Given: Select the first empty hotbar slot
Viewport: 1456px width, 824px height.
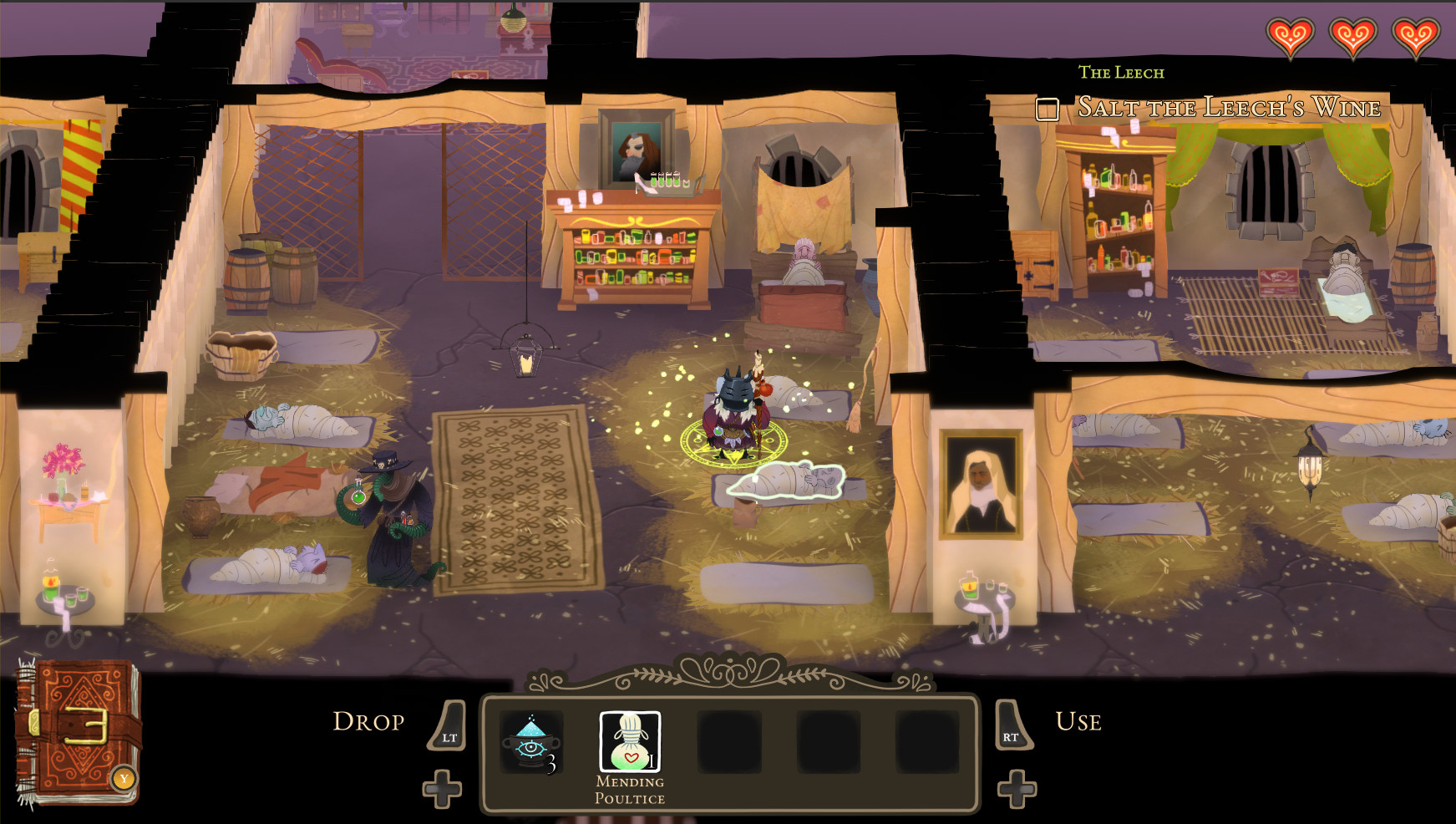Looking at the screenshot, I should click(729, 744).
